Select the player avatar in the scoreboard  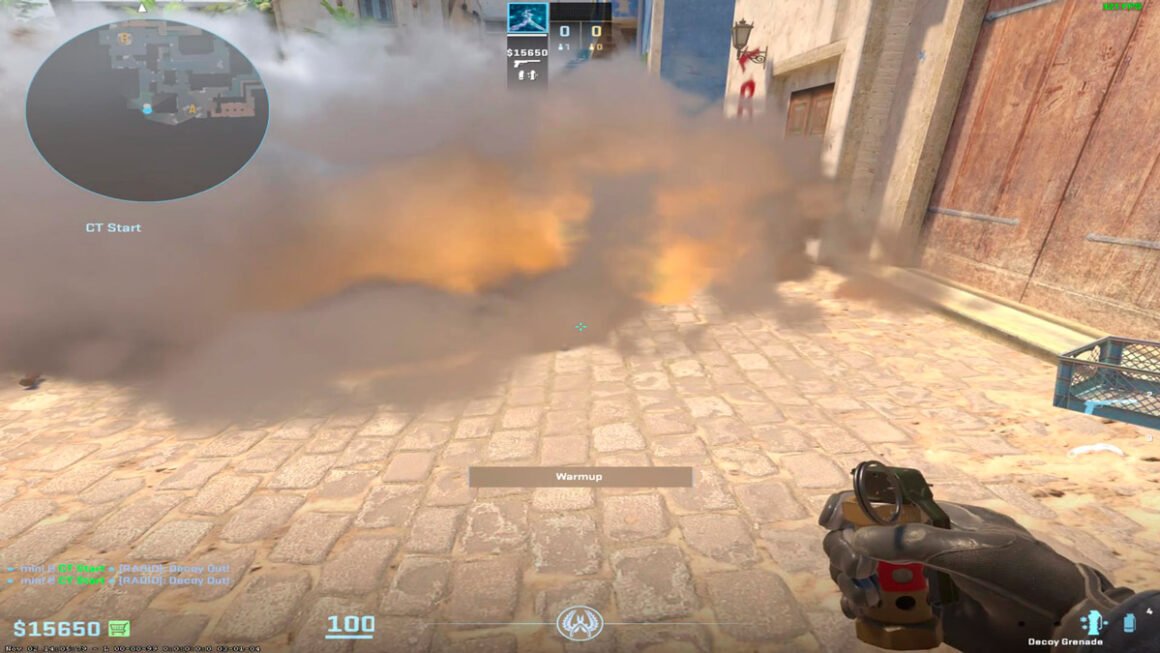(527, 20)
